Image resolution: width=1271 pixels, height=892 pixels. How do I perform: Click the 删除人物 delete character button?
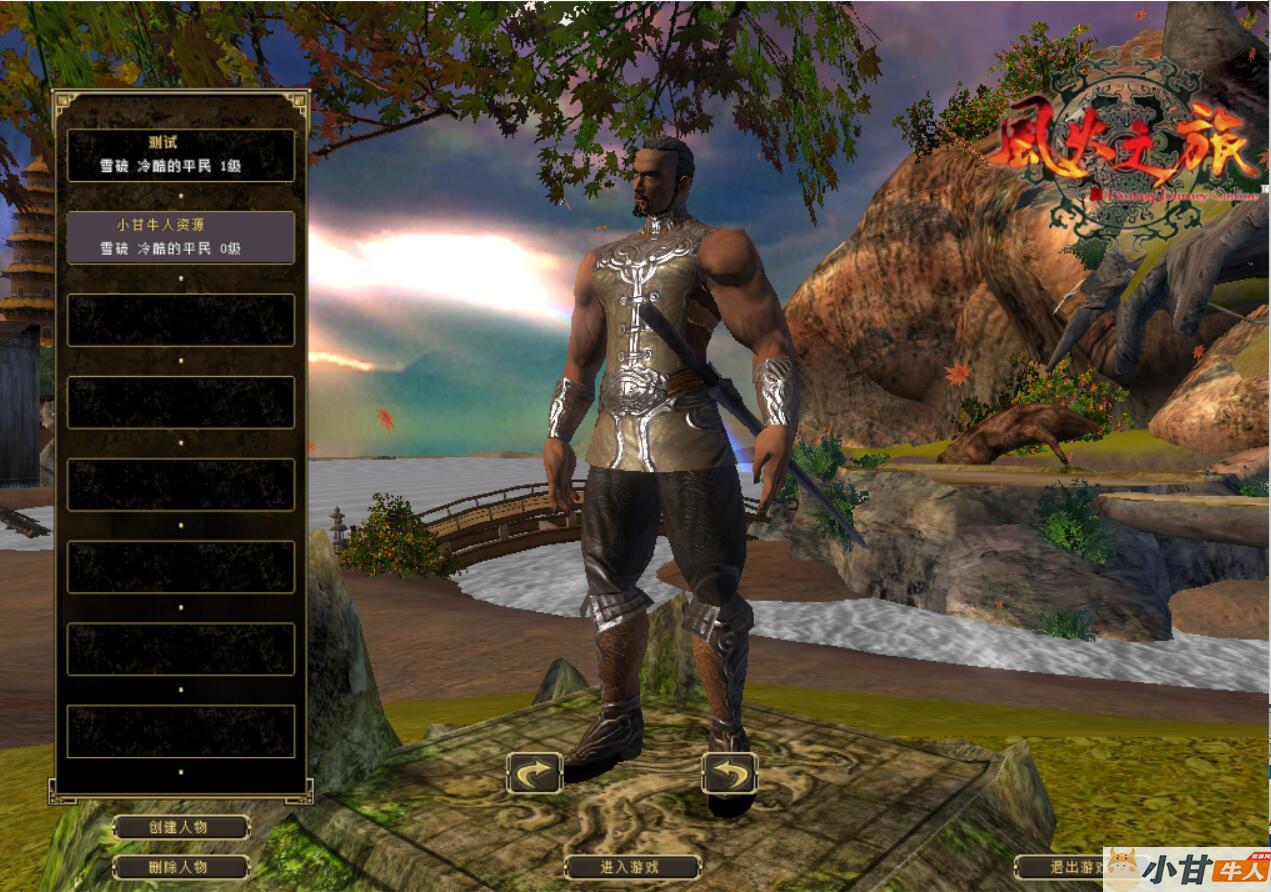point(181,867)
